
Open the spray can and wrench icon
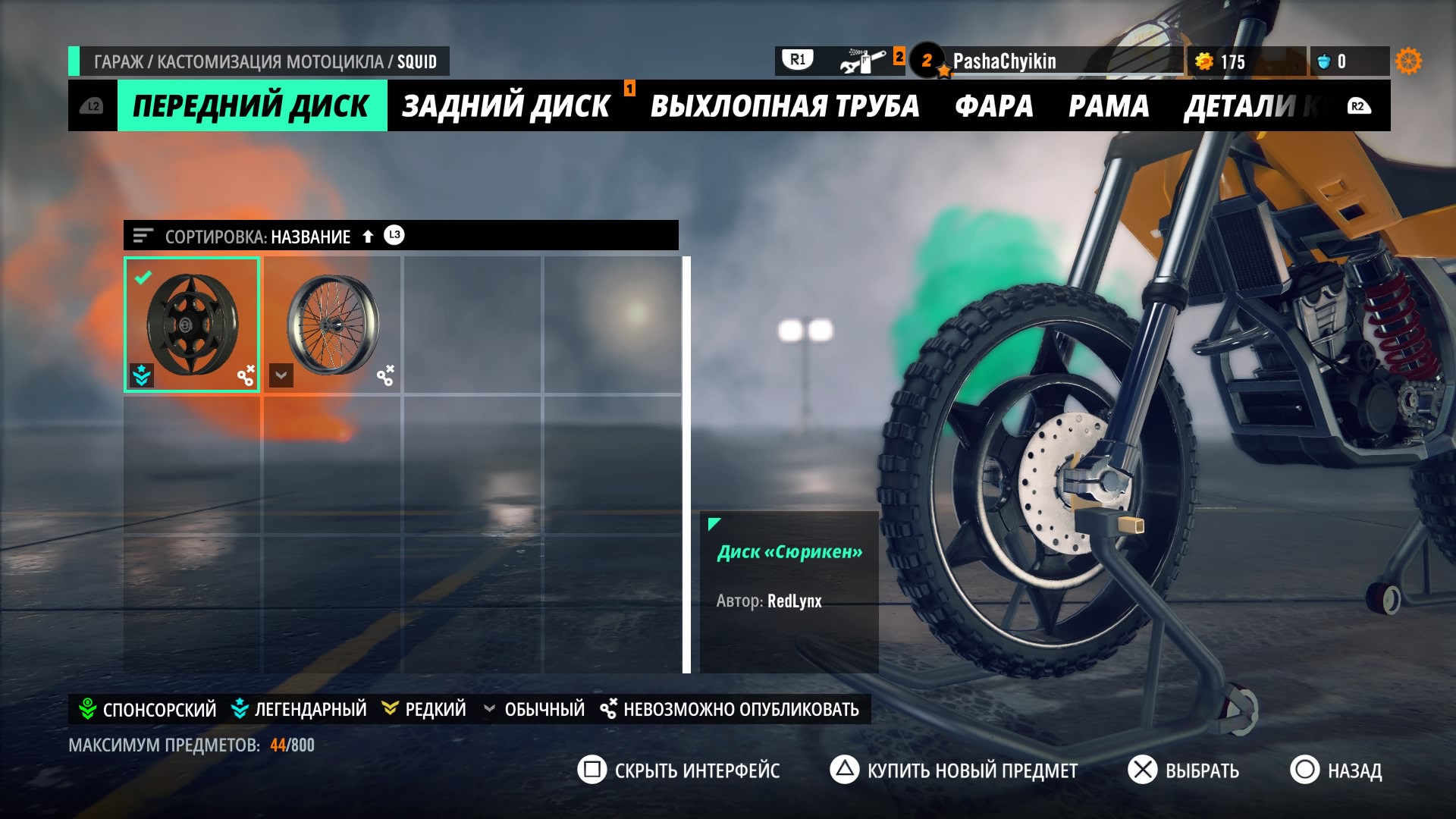[x=863, y=61]
